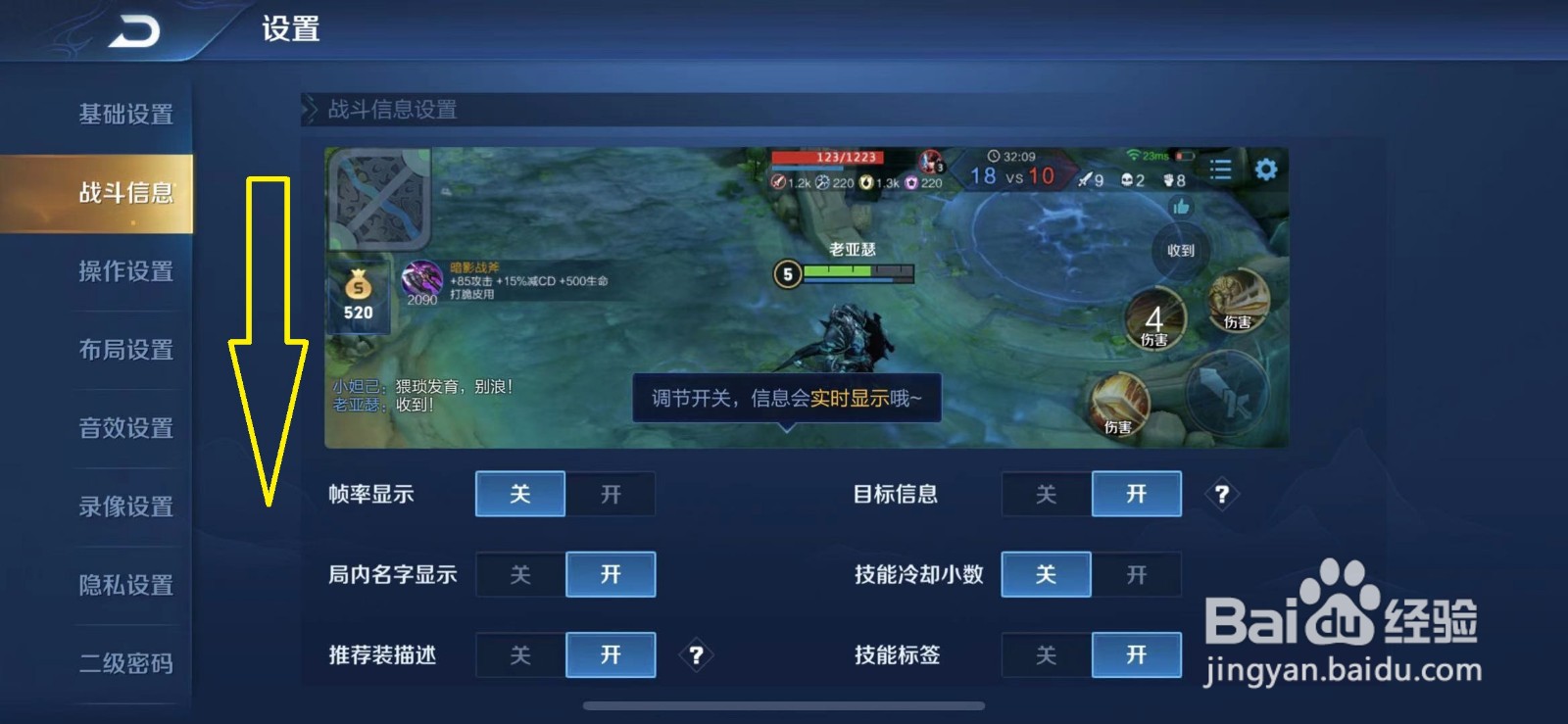Enable 帧率显示 by tapping 开
1568x724 pixels.
pos(610,495)
